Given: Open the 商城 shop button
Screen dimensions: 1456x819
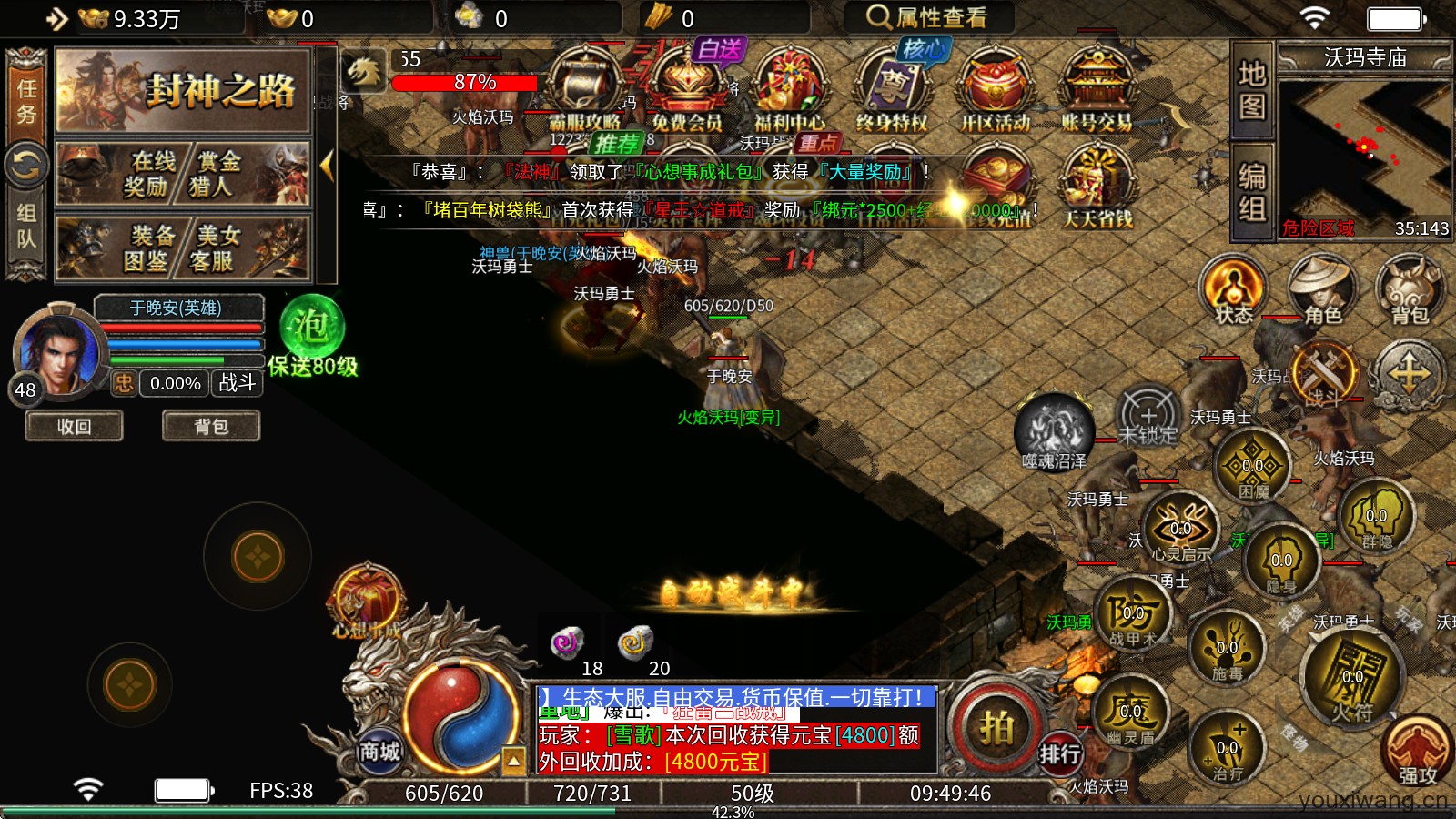Looking at the screenshot, I should [x=379, y=751].
